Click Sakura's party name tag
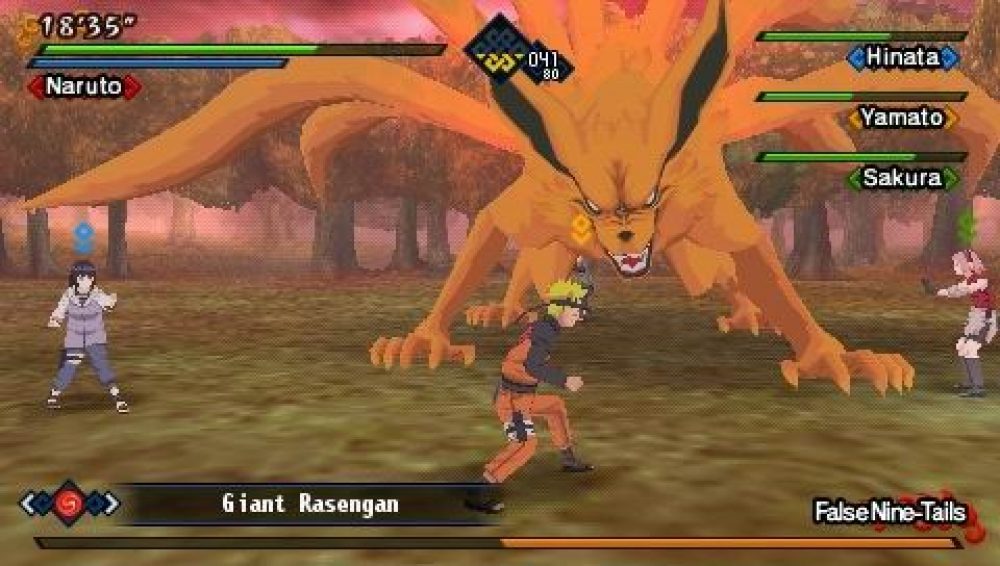 [x=903, y=179]
